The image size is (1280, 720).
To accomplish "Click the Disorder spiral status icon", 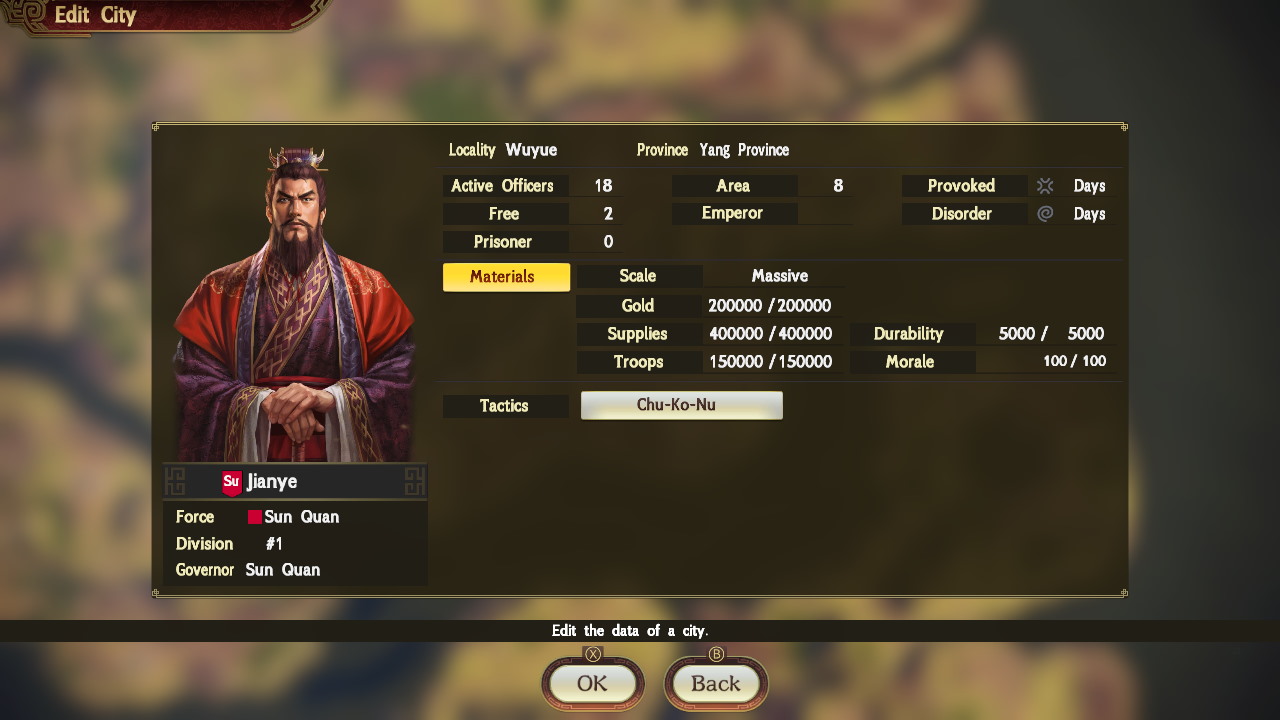I will (x=1046, y=213).
